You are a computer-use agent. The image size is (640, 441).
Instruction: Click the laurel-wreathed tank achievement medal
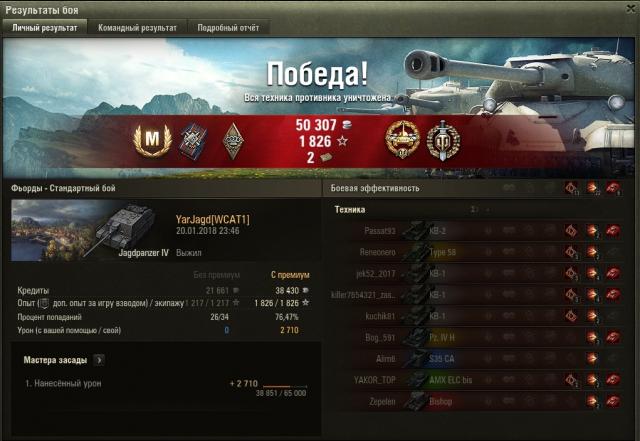point(401,141)
